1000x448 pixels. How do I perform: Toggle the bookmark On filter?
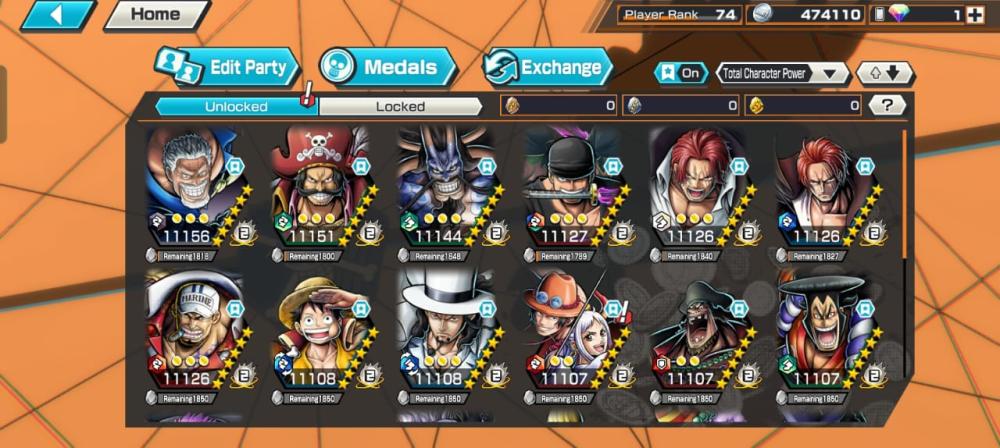coord(681,73)
